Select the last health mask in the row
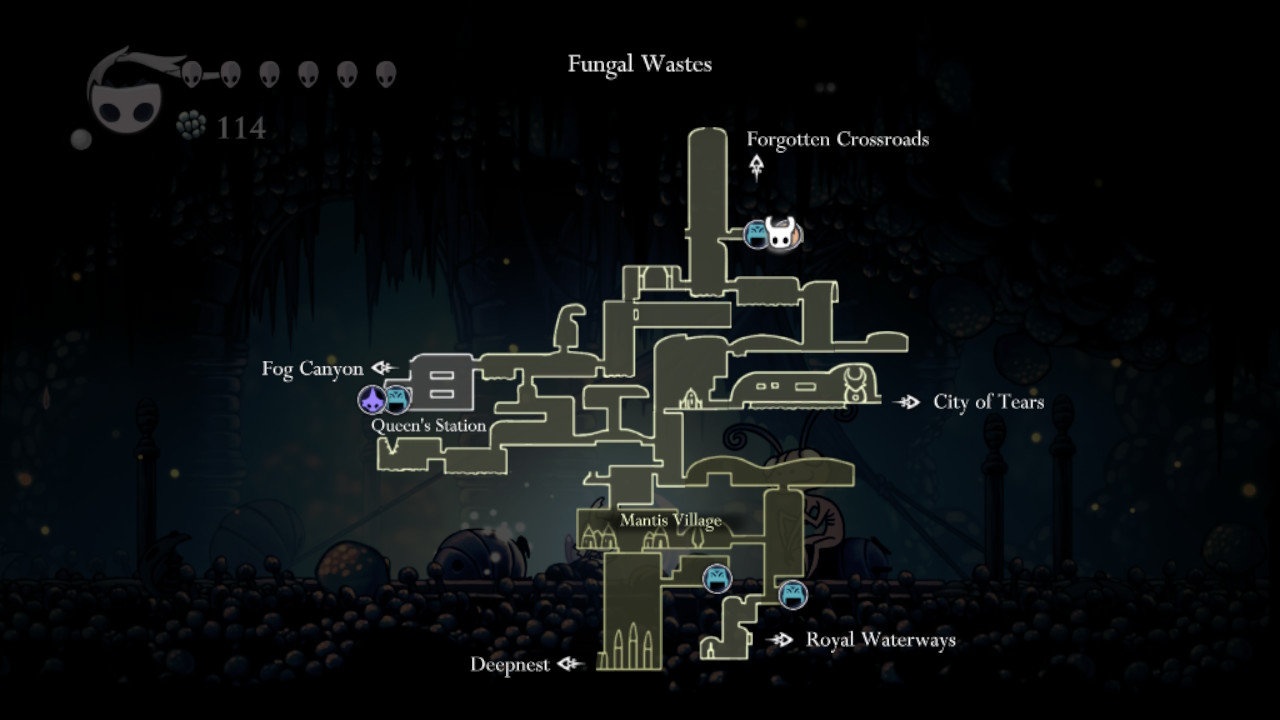The width and height of the screenshot is (1280, 720). coord(384,73)
